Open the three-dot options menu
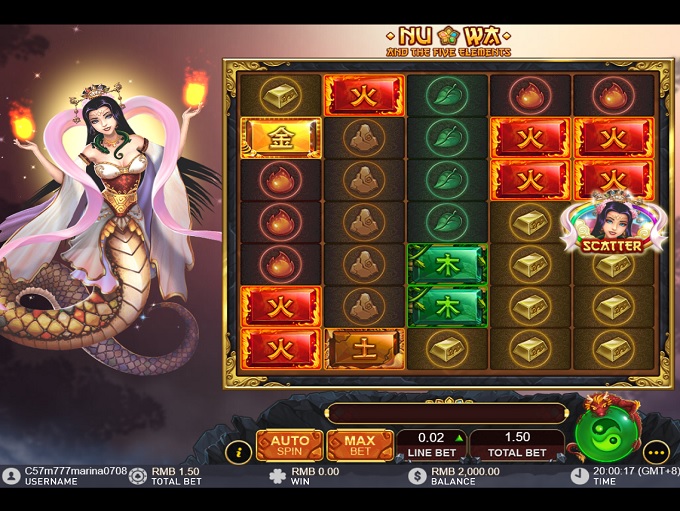The image size is (680, 511). [656, 452]
